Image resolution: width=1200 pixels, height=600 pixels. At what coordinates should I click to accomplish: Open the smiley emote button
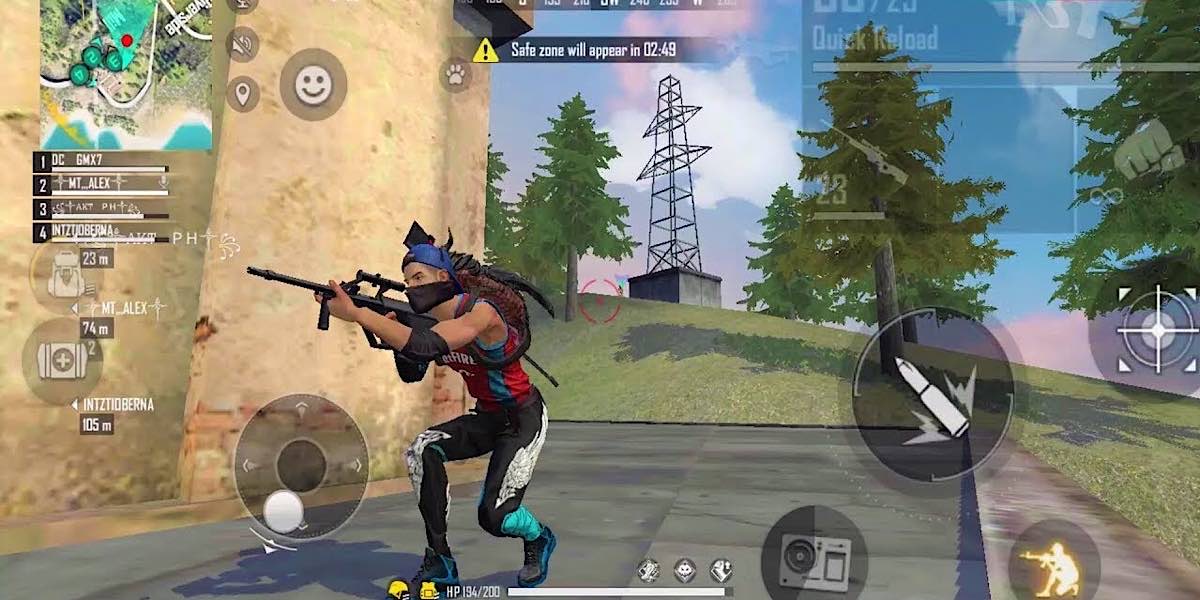pos(313,85)
